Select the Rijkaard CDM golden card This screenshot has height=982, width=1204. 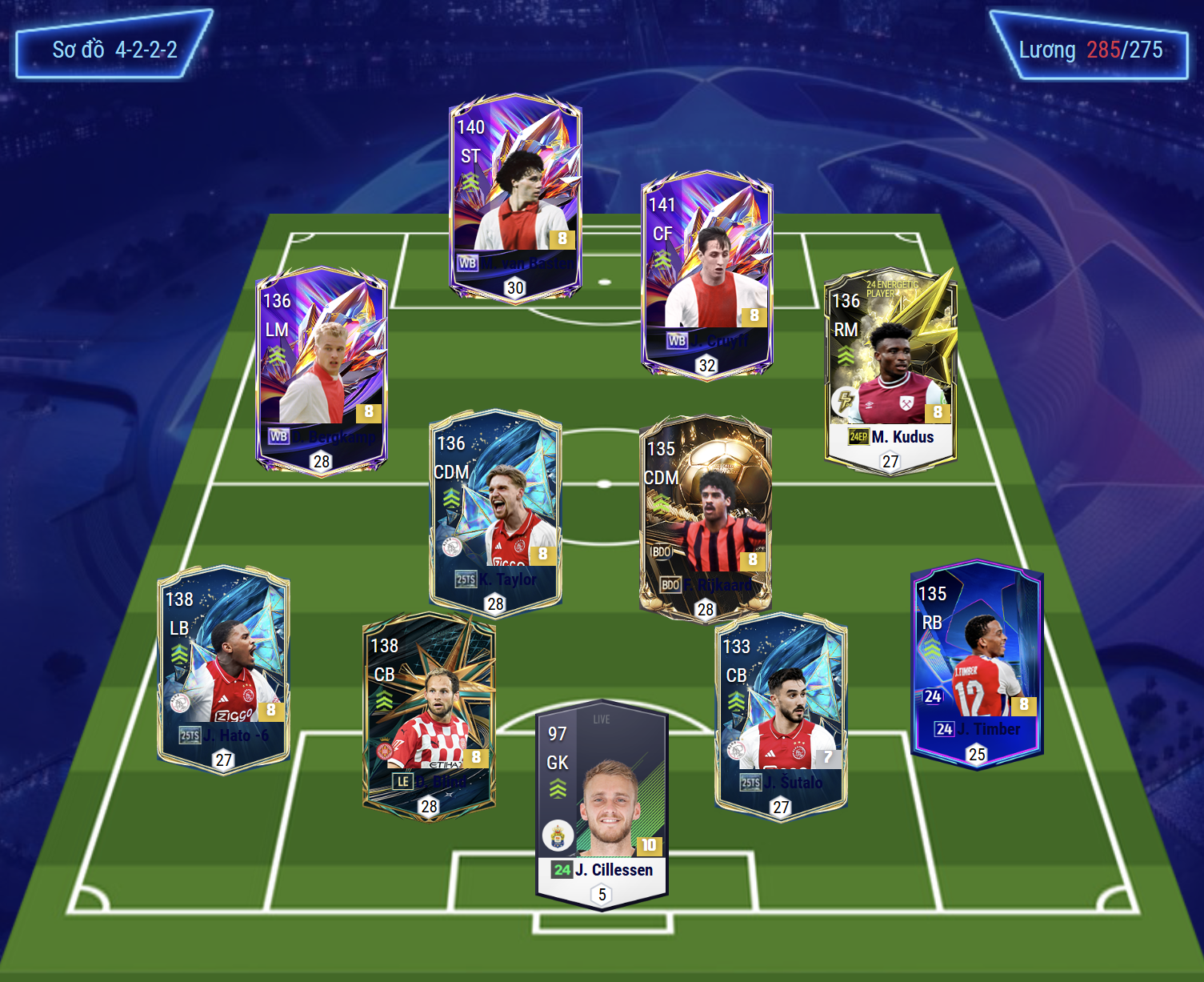(x=705, y=518)
